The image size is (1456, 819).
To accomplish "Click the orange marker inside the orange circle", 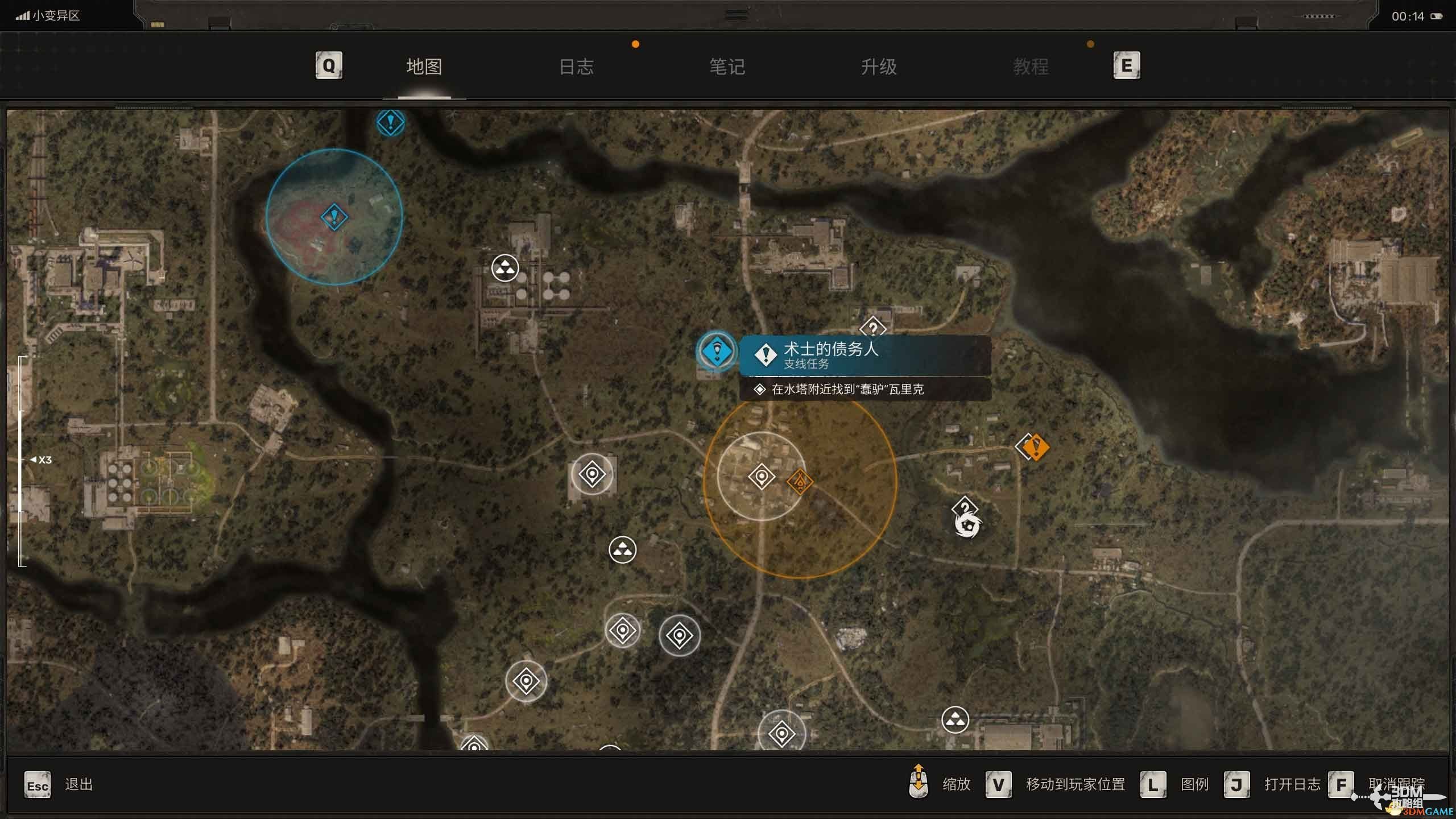I will pyautogui.click(x=800, y=482).
